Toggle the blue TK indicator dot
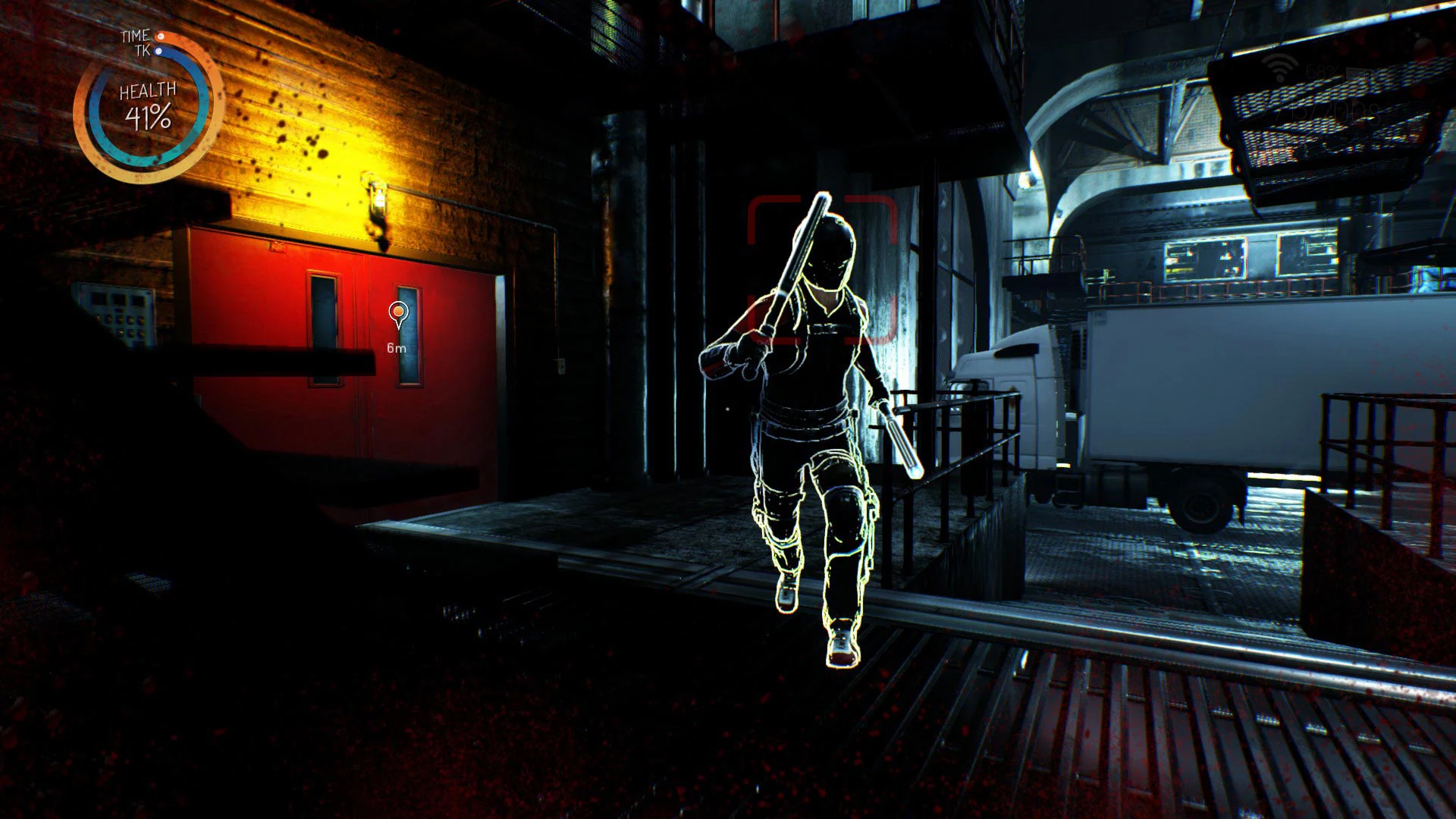This screenshot has height=819, width=1456. tap(158, 50)
